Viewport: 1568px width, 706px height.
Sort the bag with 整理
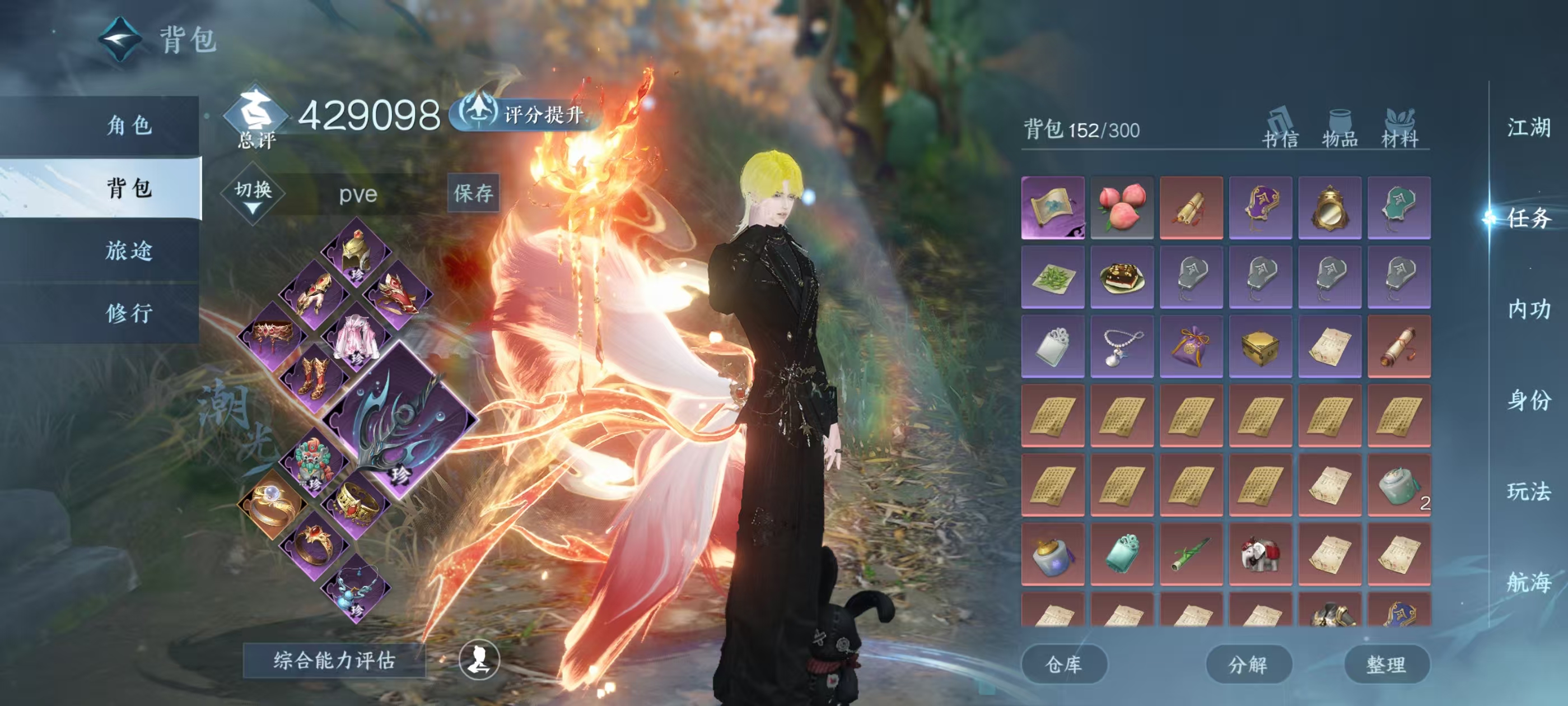pyautogui.click(x=1386, y=664)
